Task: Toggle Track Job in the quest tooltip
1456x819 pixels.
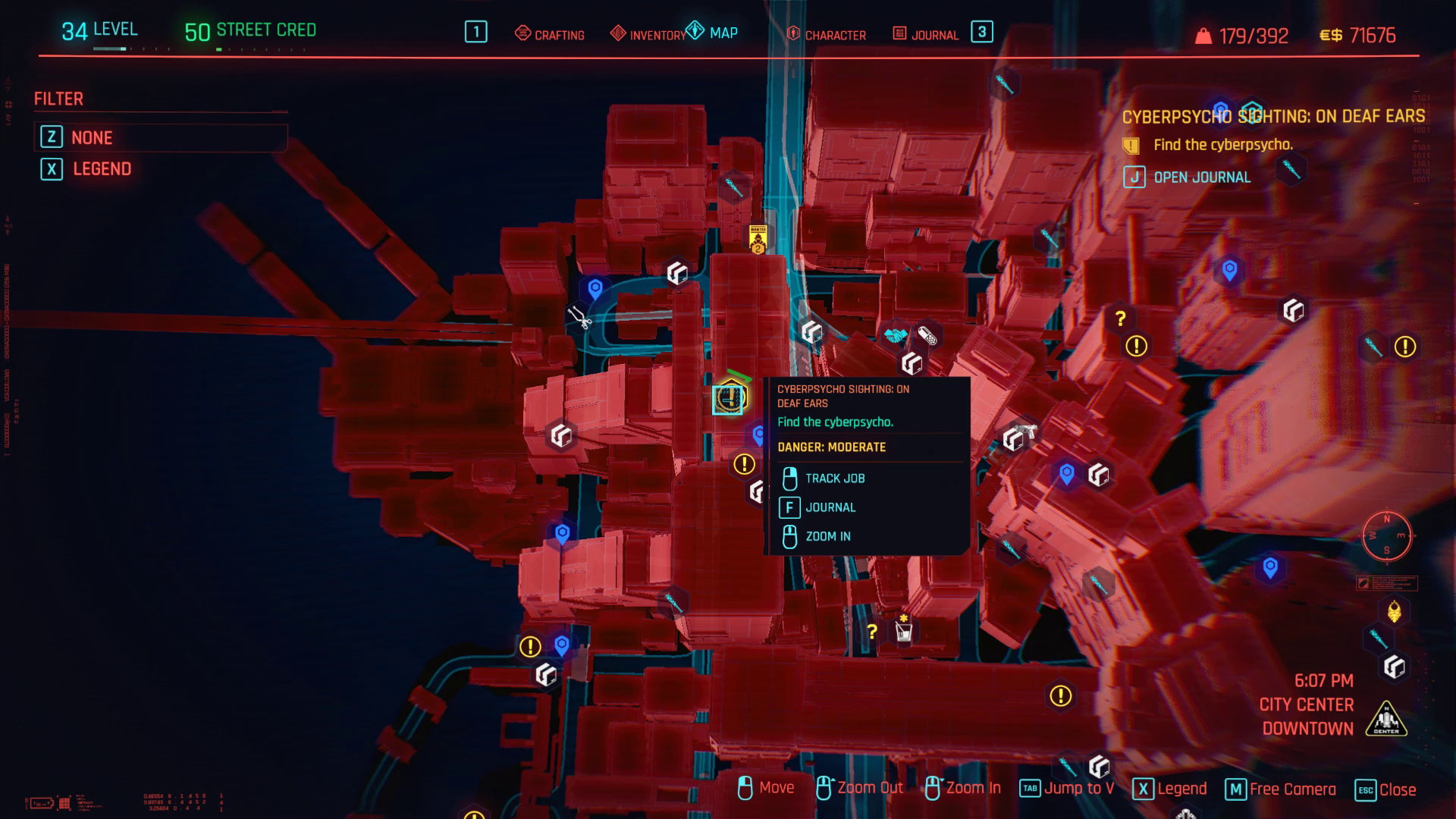Action: tap(836, 479)
